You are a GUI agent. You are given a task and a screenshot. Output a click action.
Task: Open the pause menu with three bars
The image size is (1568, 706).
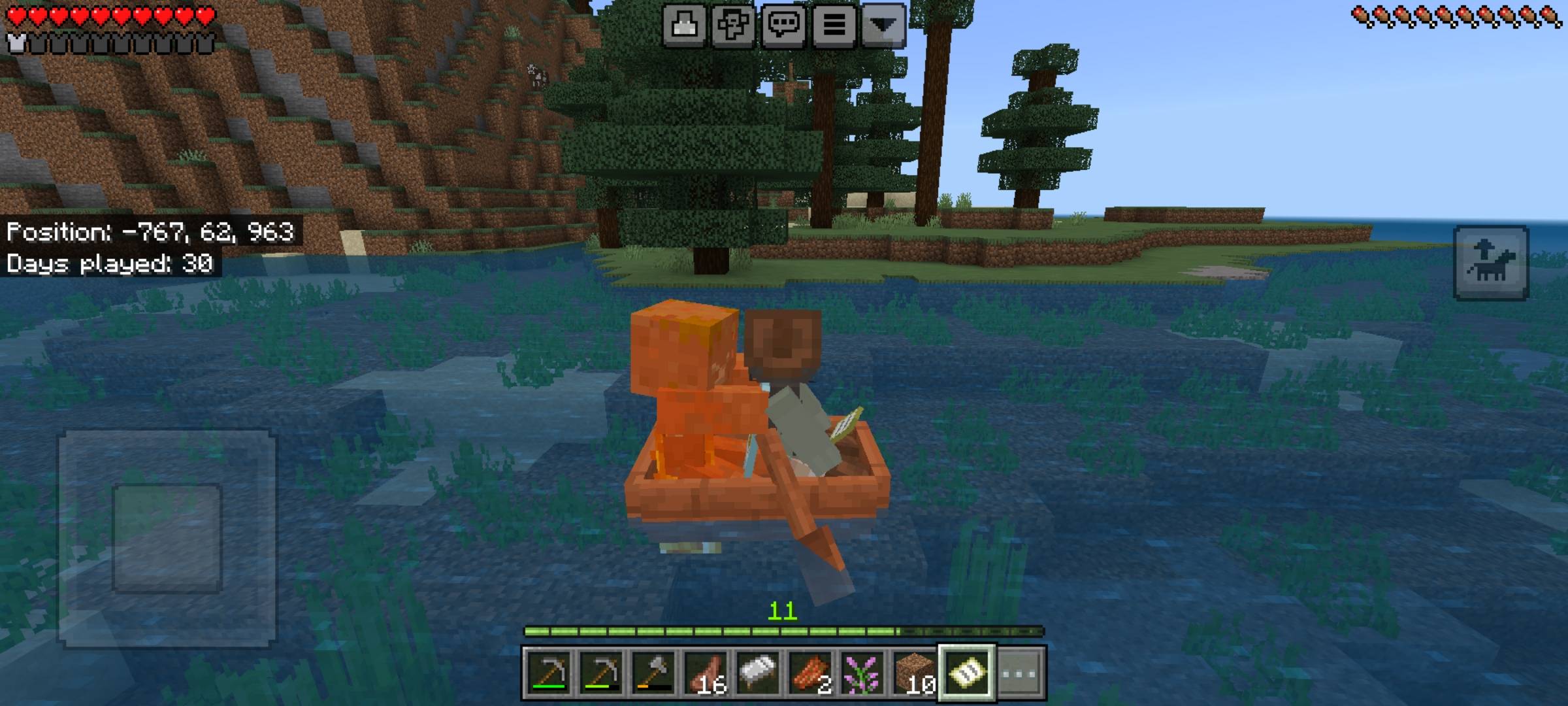tap(834, 25)
